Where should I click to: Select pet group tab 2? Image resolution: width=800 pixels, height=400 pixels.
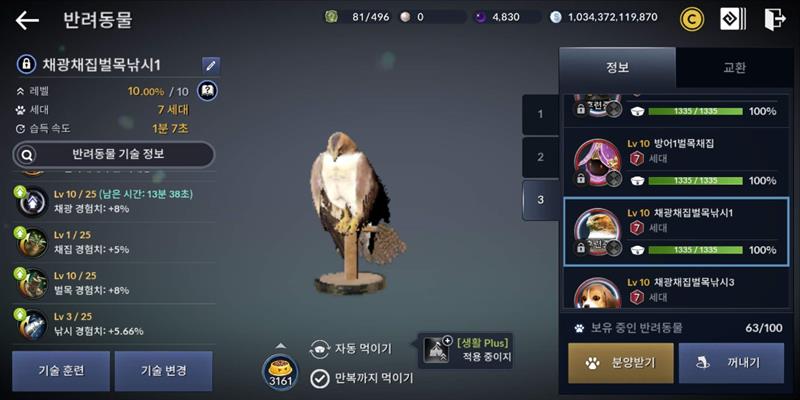[x=541, y=157]
